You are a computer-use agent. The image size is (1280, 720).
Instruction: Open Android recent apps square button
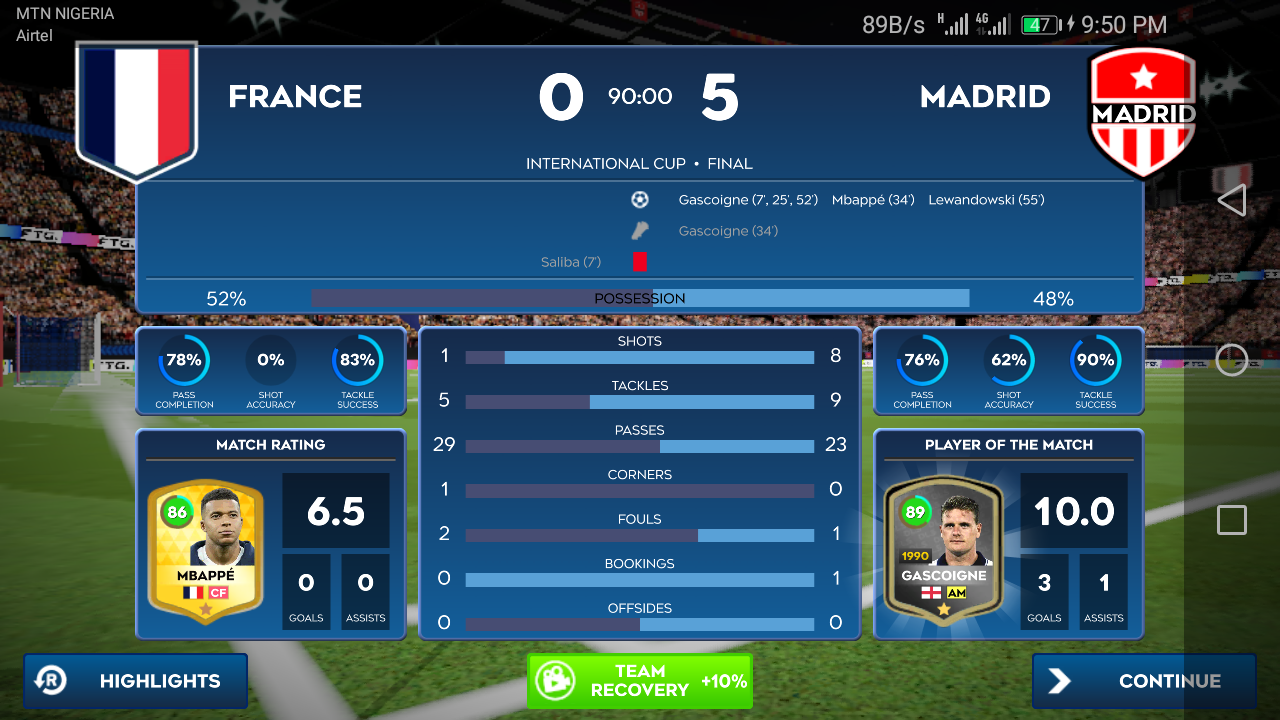[1232, 520]
